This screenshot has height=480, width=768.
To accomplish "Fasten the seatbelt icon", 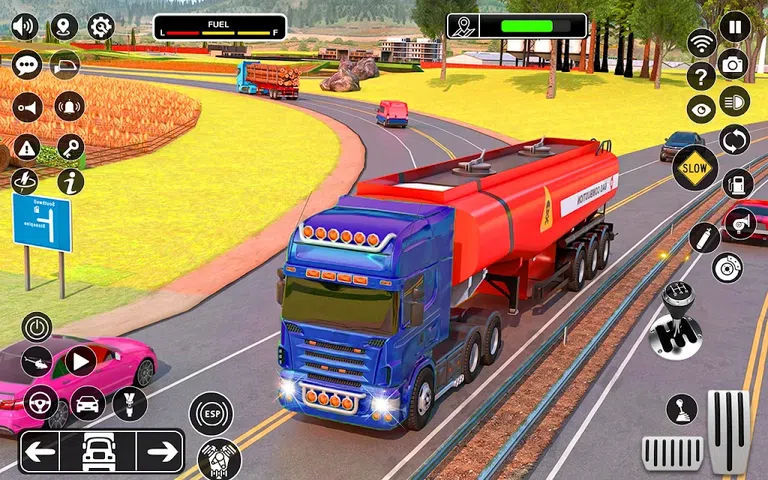I will 129,403.
